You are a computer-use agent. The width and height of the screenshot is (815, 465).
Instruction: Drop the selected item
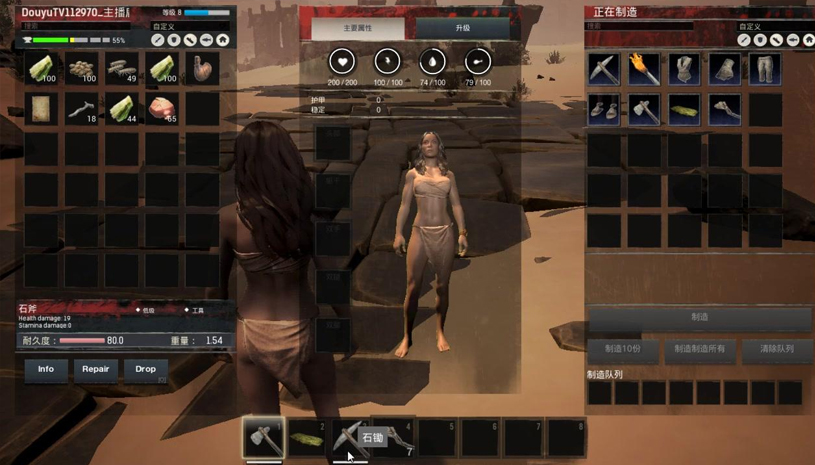[146, 369]
